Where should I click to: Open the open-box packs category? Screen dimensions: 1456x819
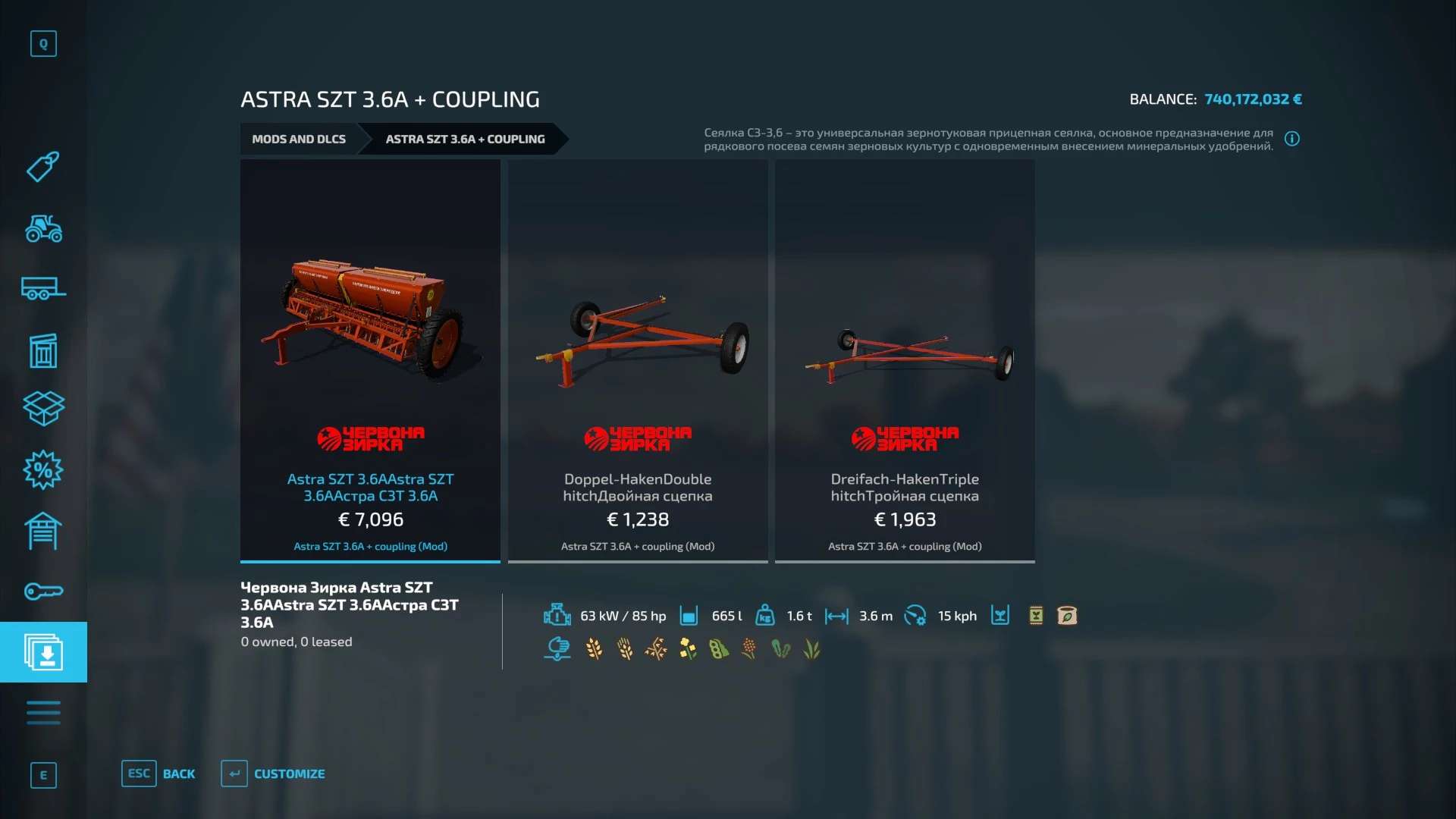tap(43, 409)
